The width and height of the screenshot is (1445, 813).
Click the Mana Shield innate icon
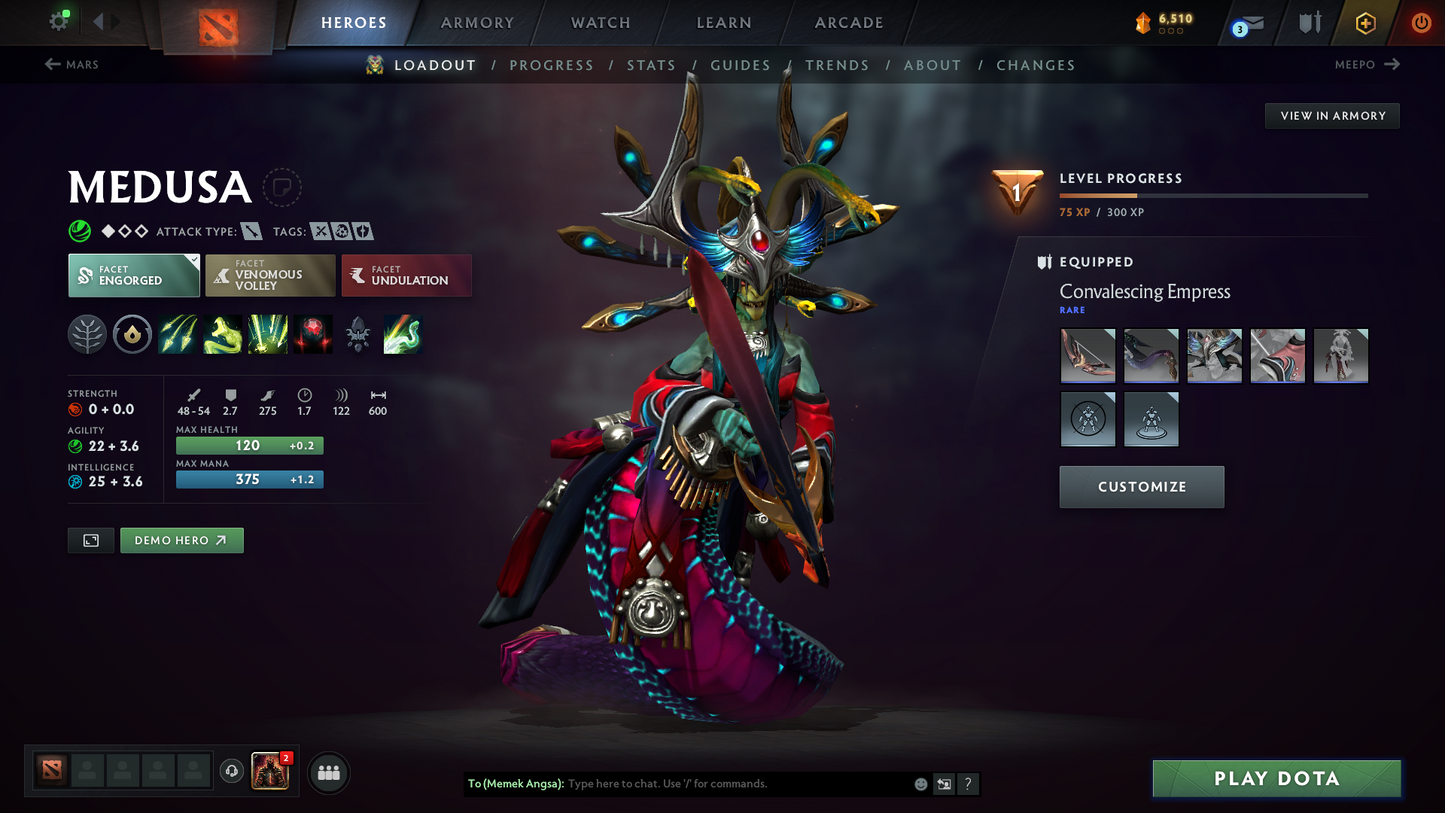[132, 334]
